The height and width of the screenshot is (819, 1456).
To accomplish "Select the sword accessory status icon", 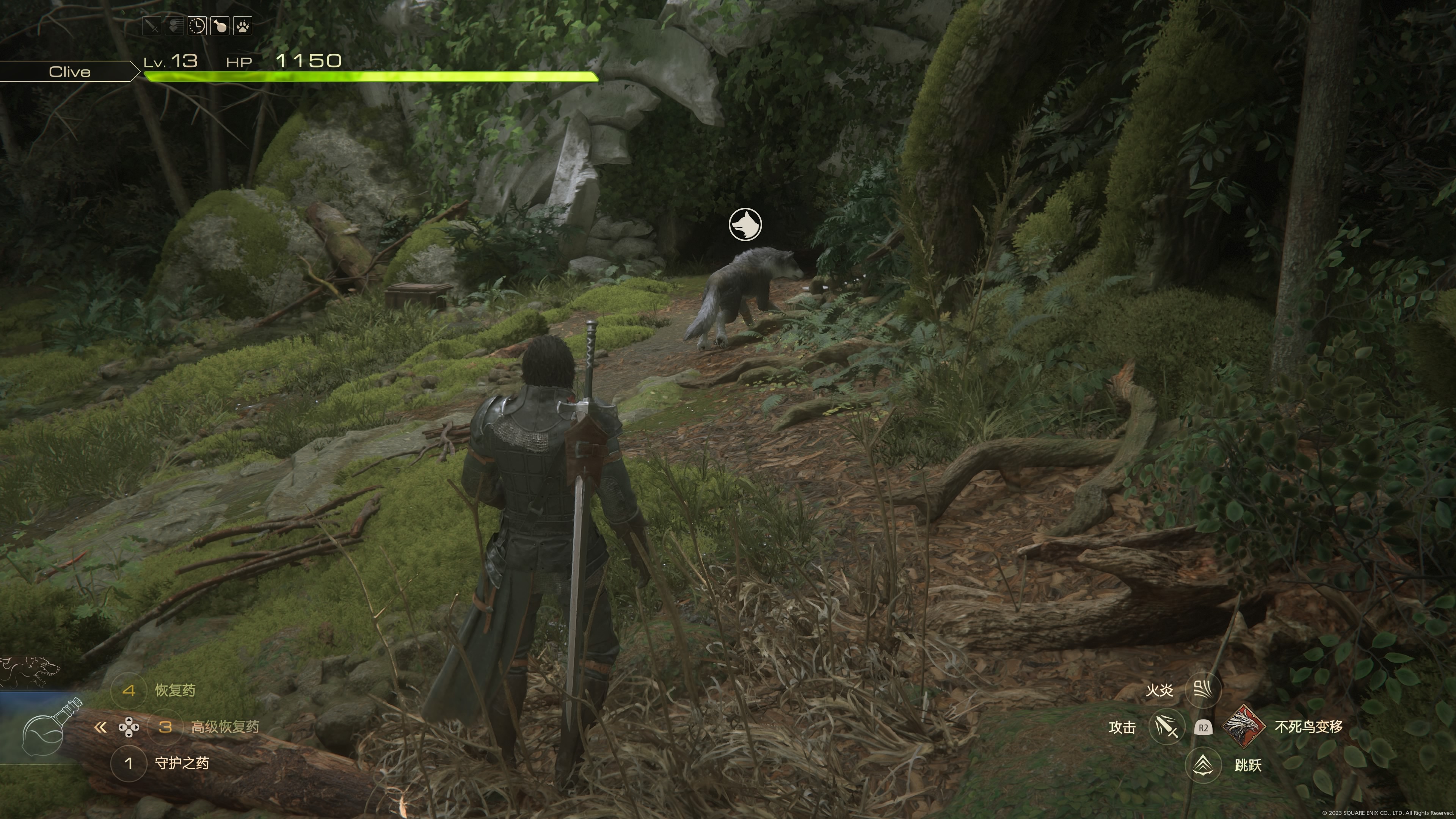I will click(152, 26).
